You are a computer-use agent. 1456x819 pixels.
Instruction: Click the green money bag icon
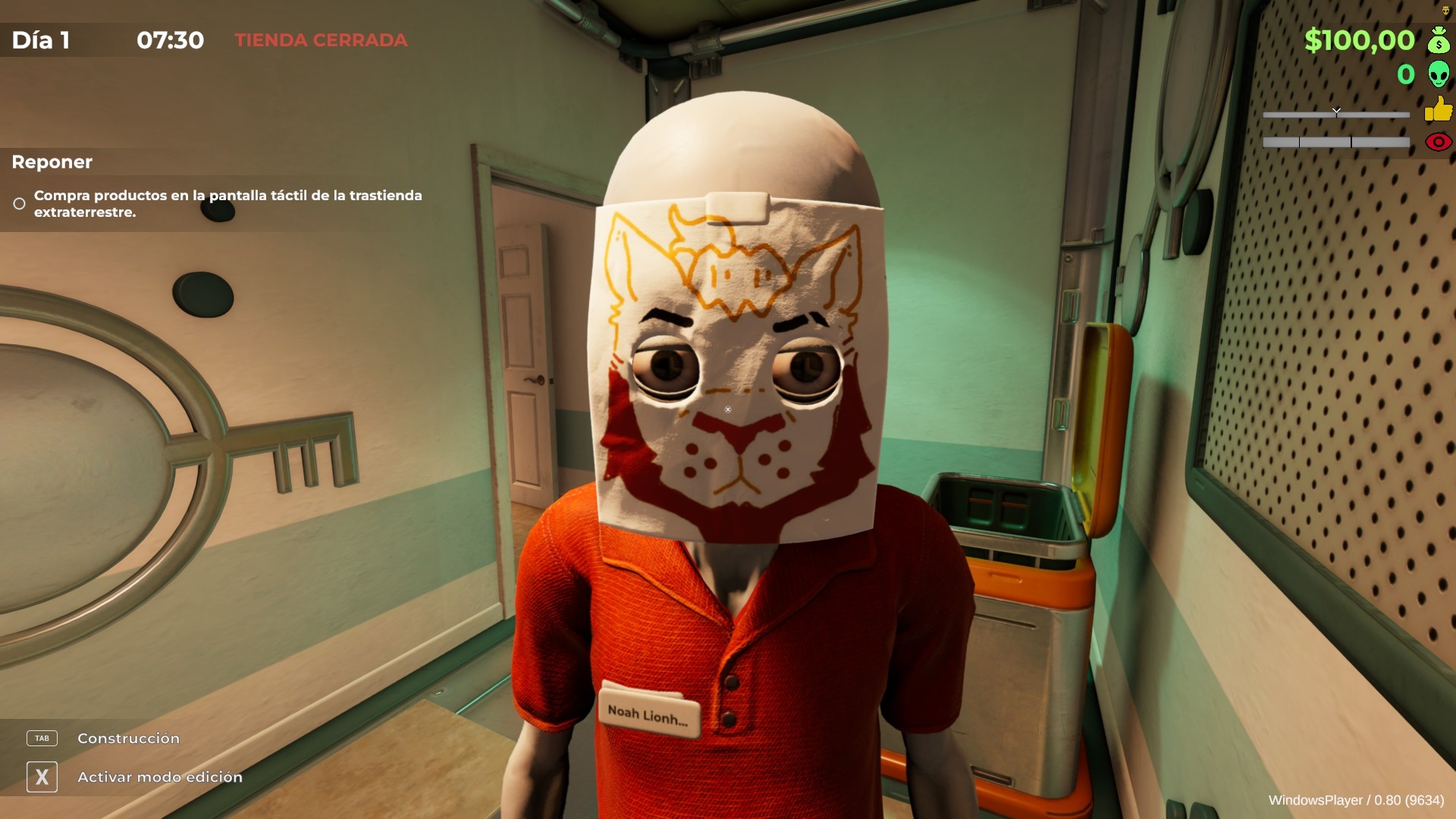pos(1438,39)
